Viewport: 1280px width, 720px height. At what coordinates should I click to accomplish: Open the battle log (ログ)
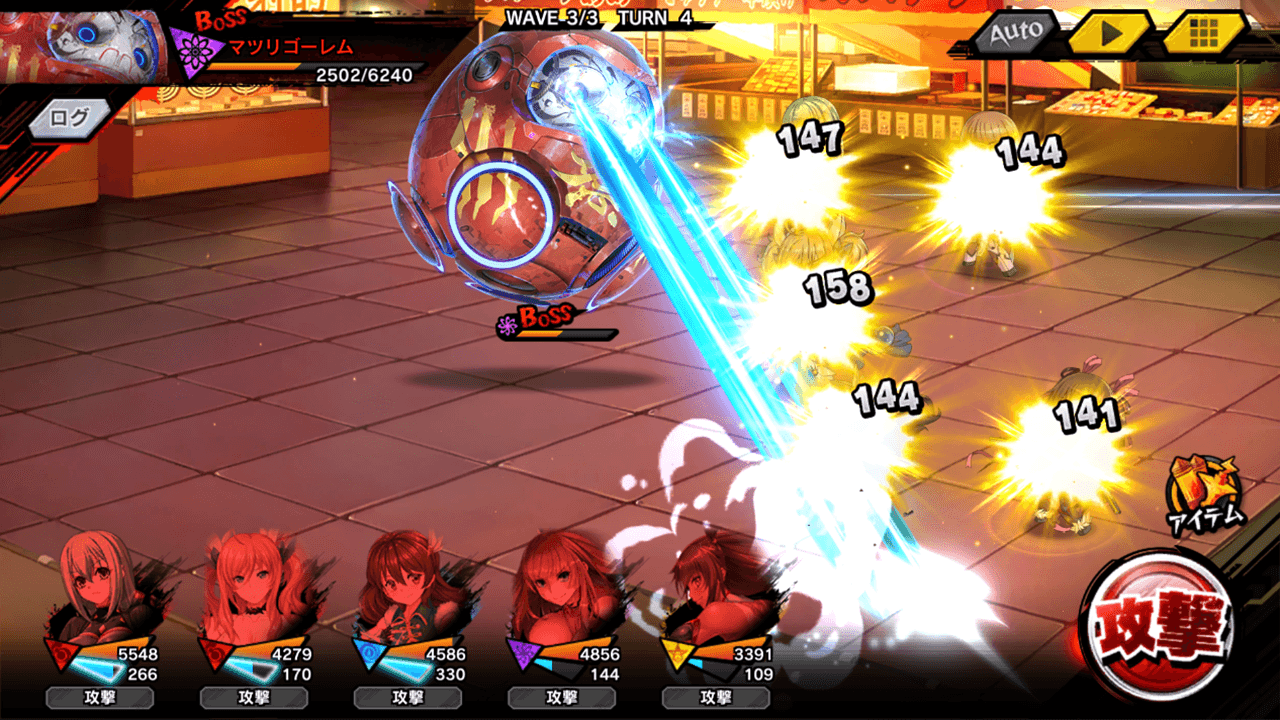(x=71, y=118)
